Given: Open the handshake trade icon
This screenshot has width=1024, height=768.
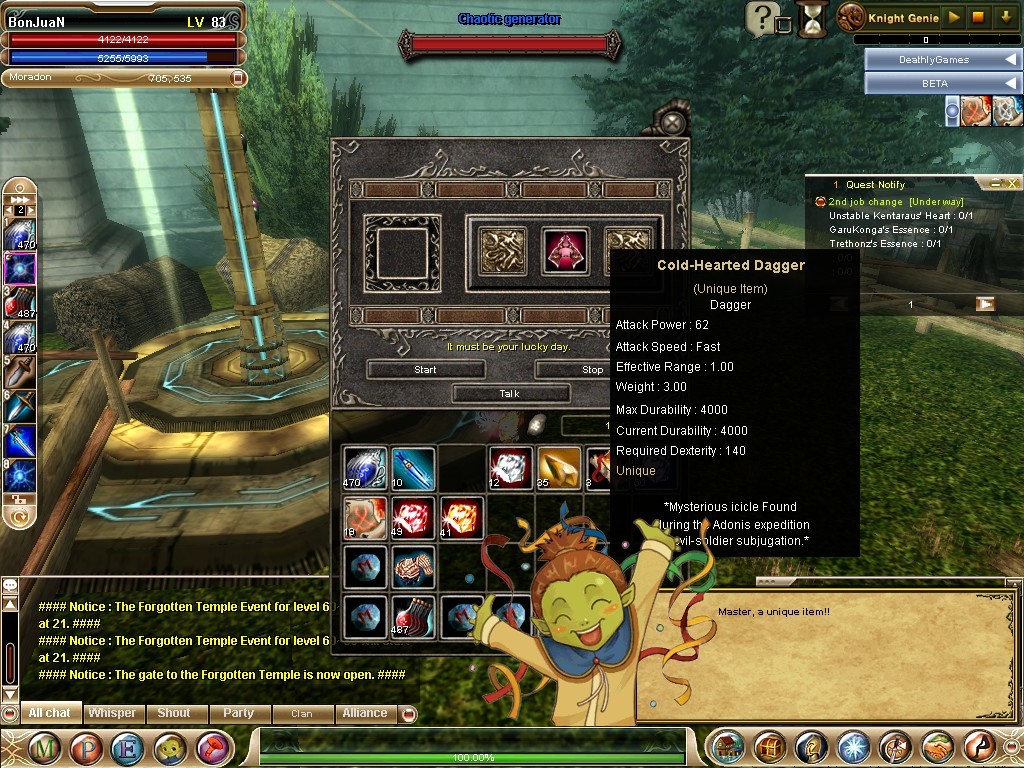Looking at the screenshot, I should (x=937, y=747).
